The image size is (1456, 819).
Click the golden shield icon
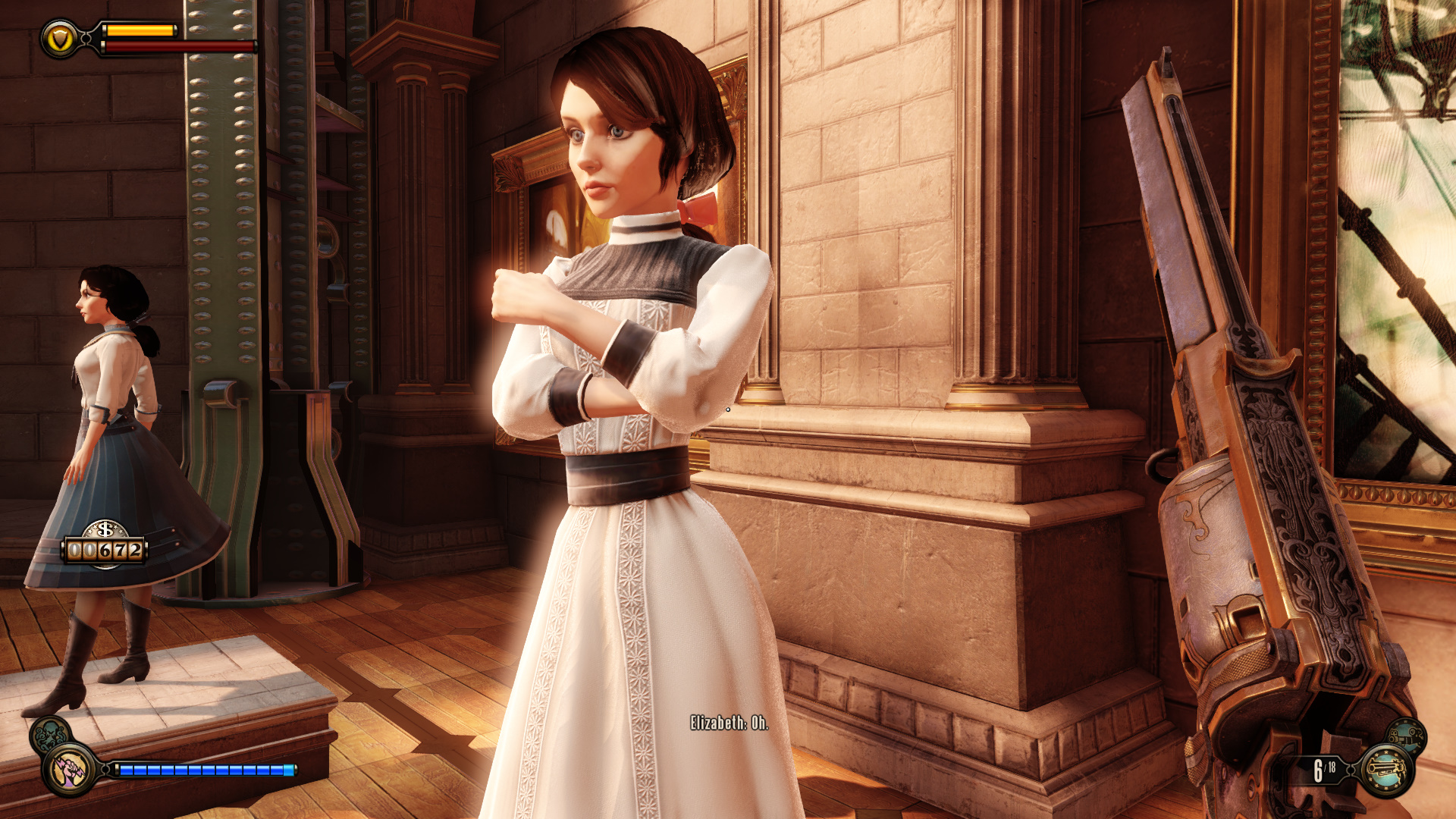click(x=60, y=39)
